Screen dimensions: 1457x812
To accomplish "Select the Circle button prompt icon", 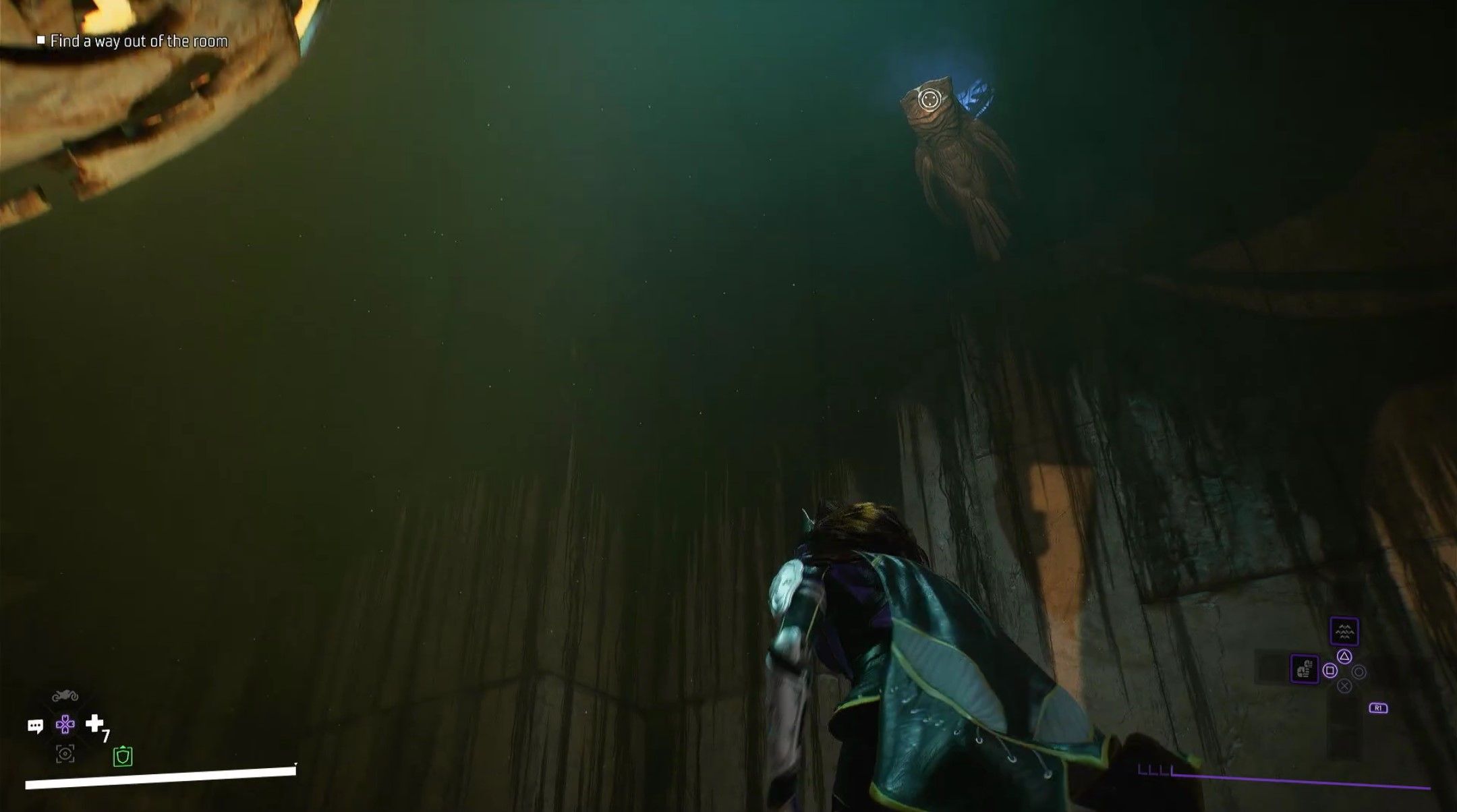I will tap(1359, 672).
